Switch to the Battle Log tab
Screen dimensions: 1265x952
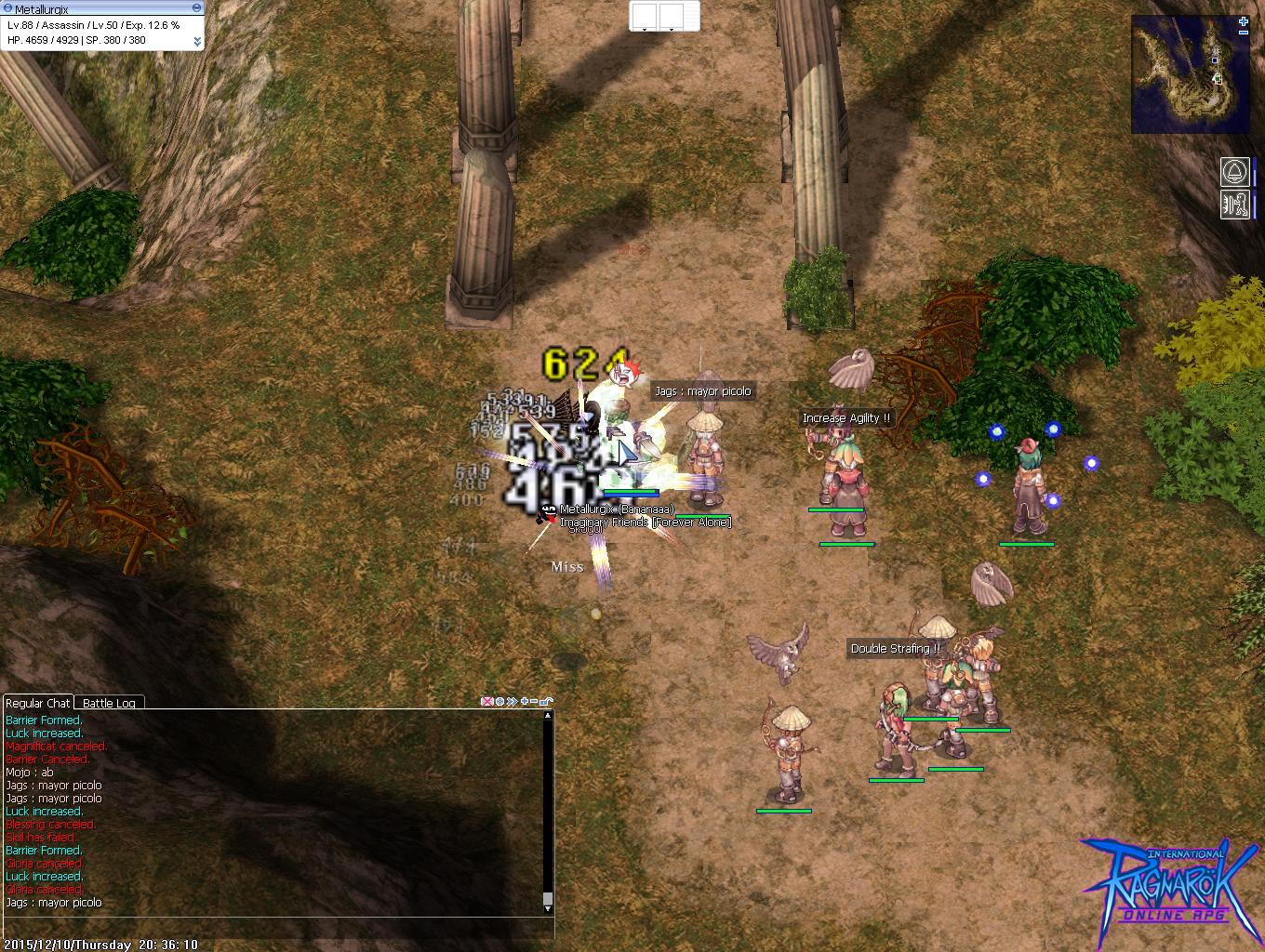[x=109, y=704]
